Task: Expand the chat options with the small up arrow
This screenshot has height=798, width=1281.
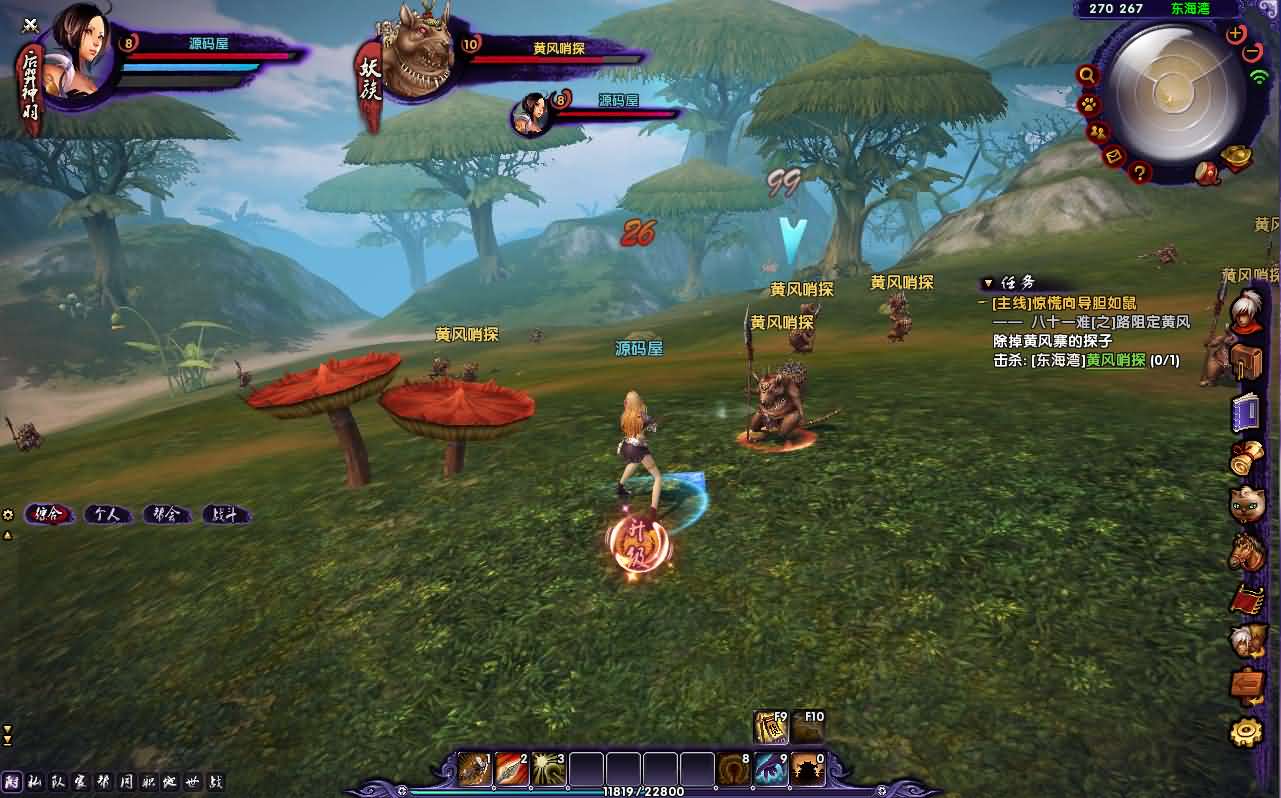Action: pos(8,534)
